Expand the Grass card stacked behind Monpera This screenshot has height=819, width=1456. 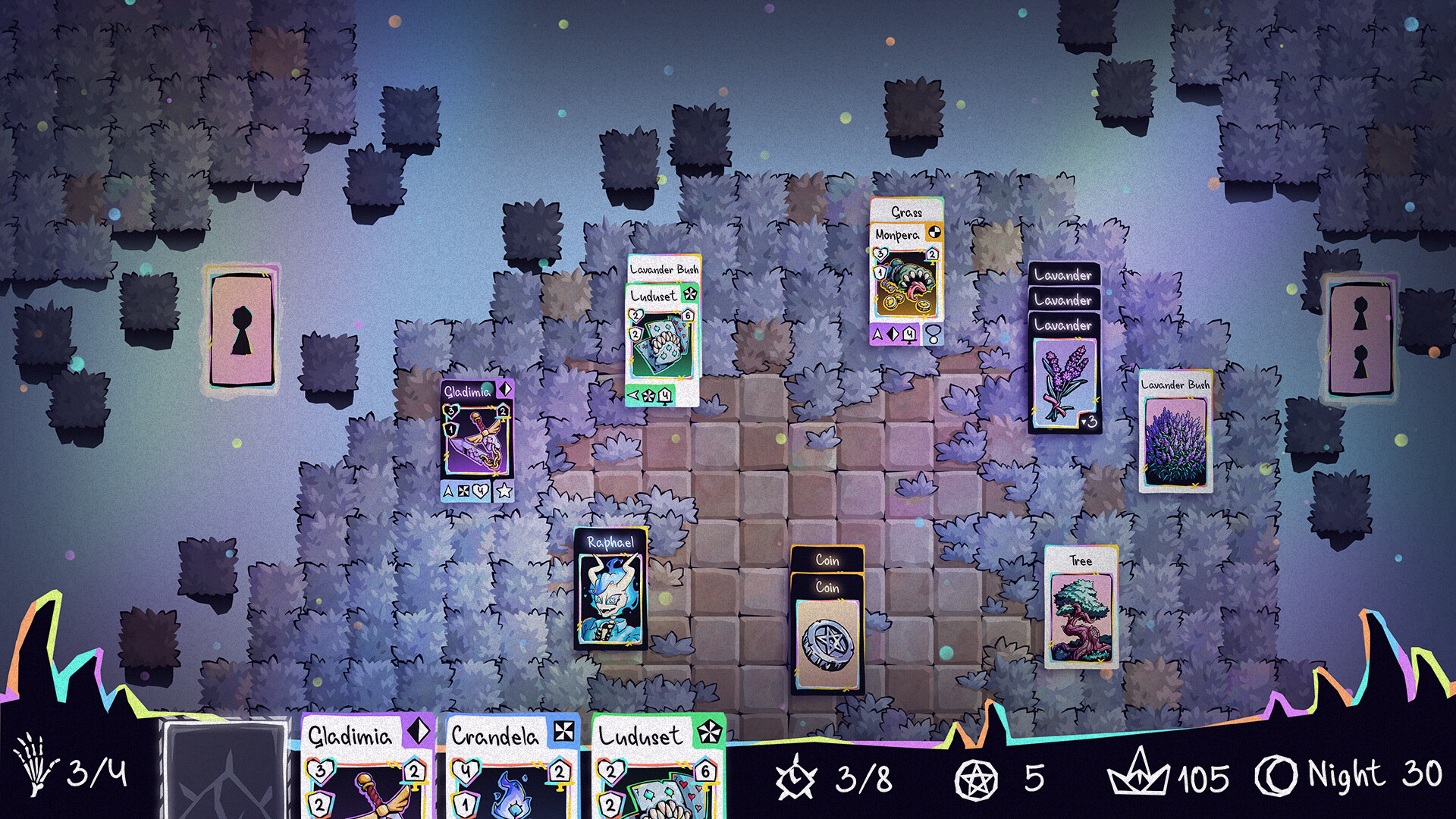pyautogui.click(x=908, y=214)
